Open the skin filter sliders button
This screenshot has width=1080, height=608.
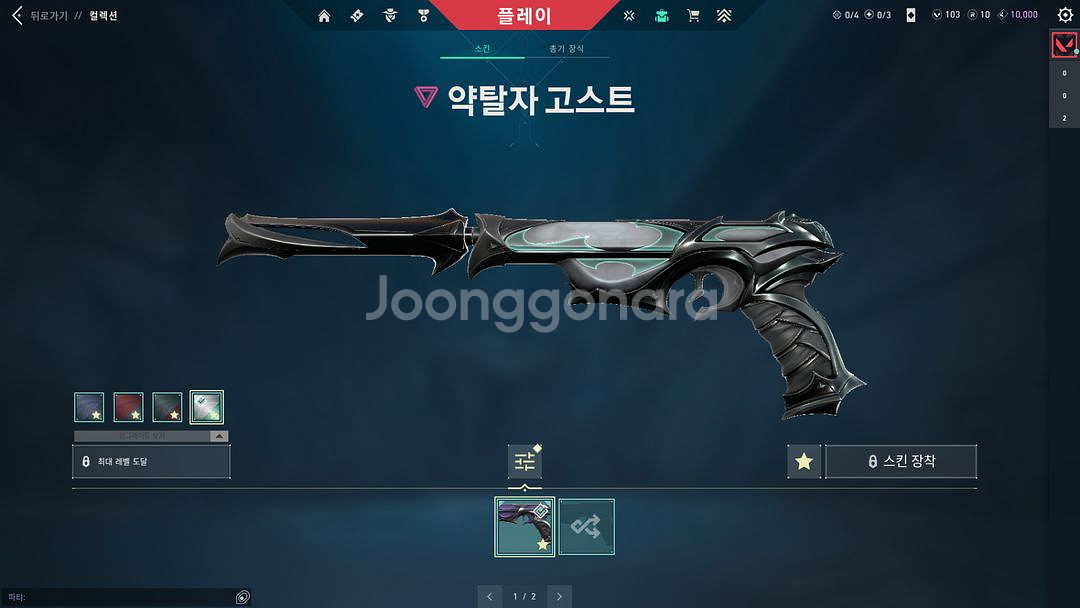pos(525,461)
